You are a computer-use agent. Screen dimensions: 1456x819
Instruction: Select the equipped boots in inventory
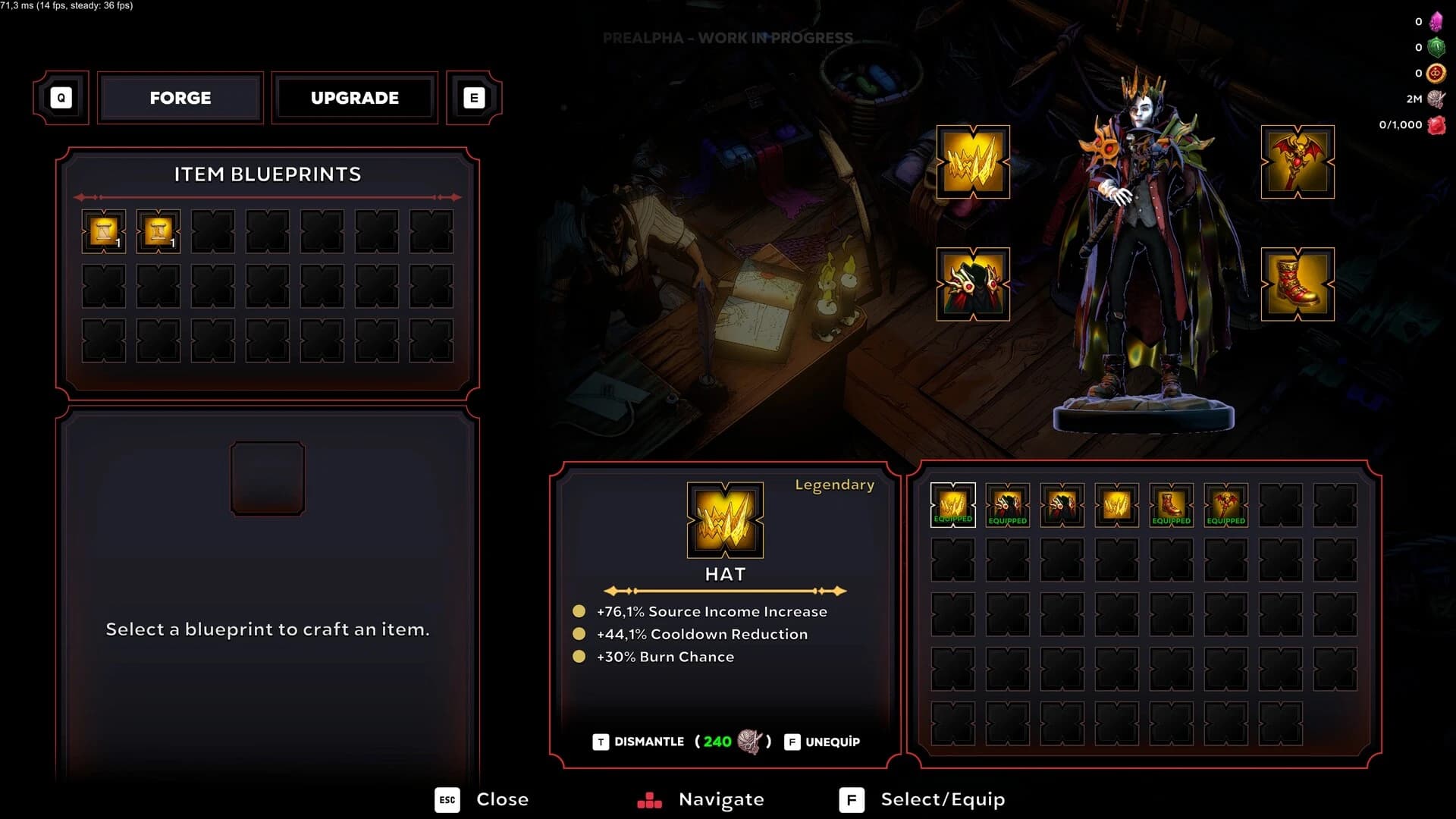pyautogui.click(x=1171, y=503)
